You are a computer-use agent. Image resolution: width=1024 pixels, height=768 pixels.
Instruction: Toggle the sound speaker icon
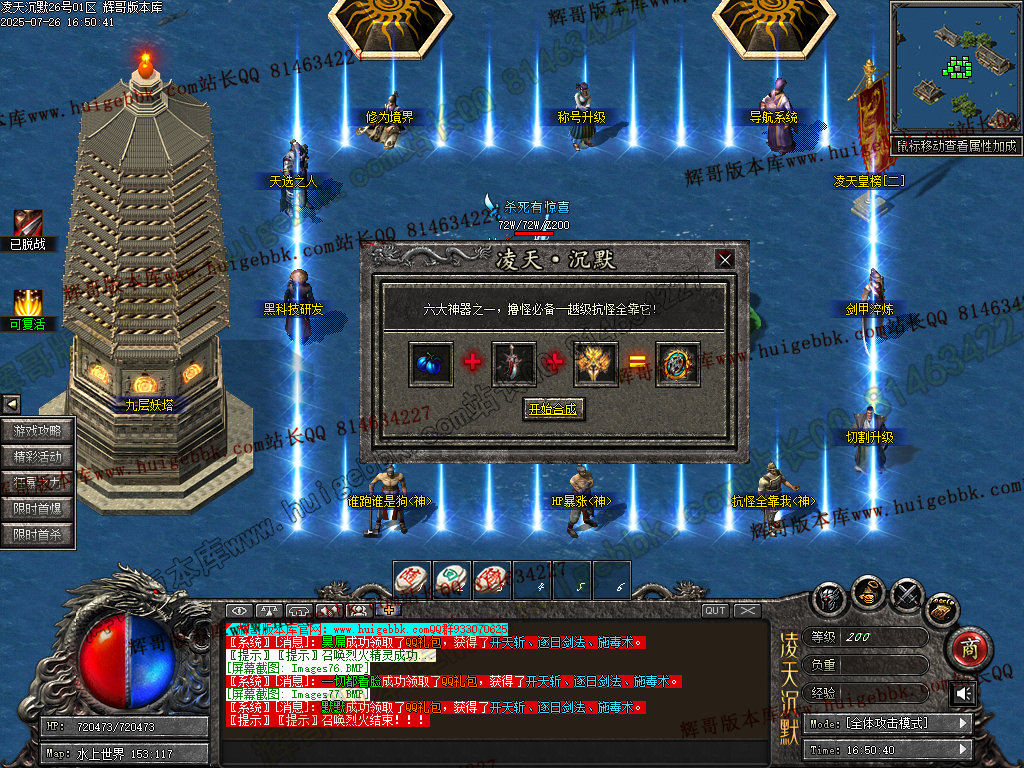(x=964, y=693)
